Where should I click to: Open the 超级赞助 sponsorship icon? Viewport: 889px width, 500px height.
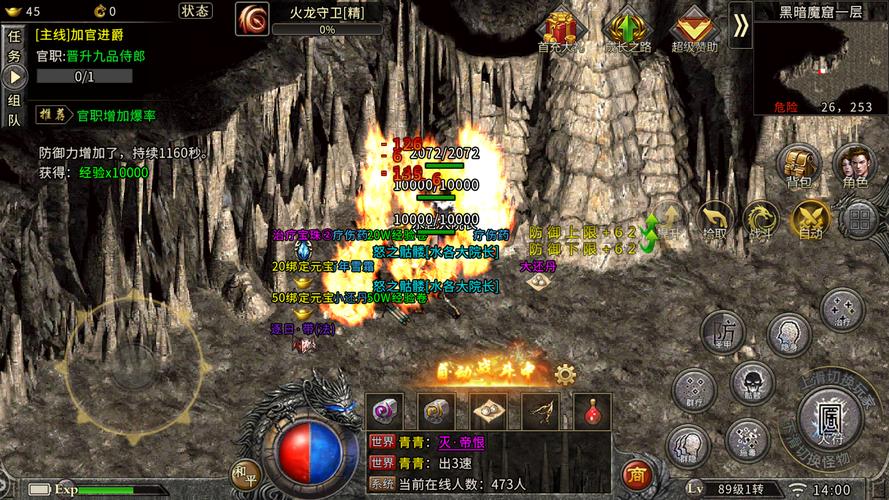(x=694, y=28)
